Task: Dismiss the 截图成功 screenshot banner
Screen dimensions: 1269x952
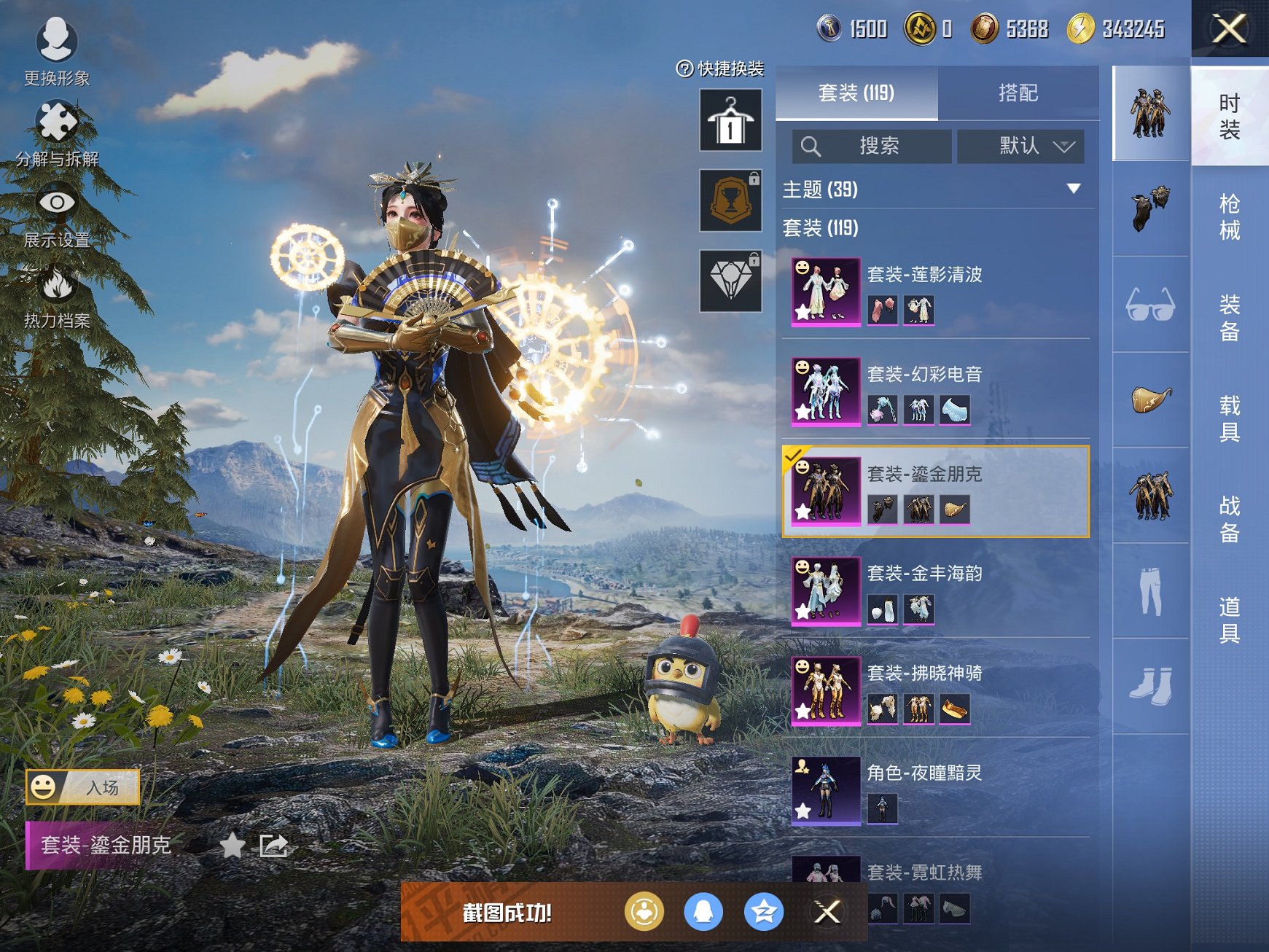Action: coord(827,912)
